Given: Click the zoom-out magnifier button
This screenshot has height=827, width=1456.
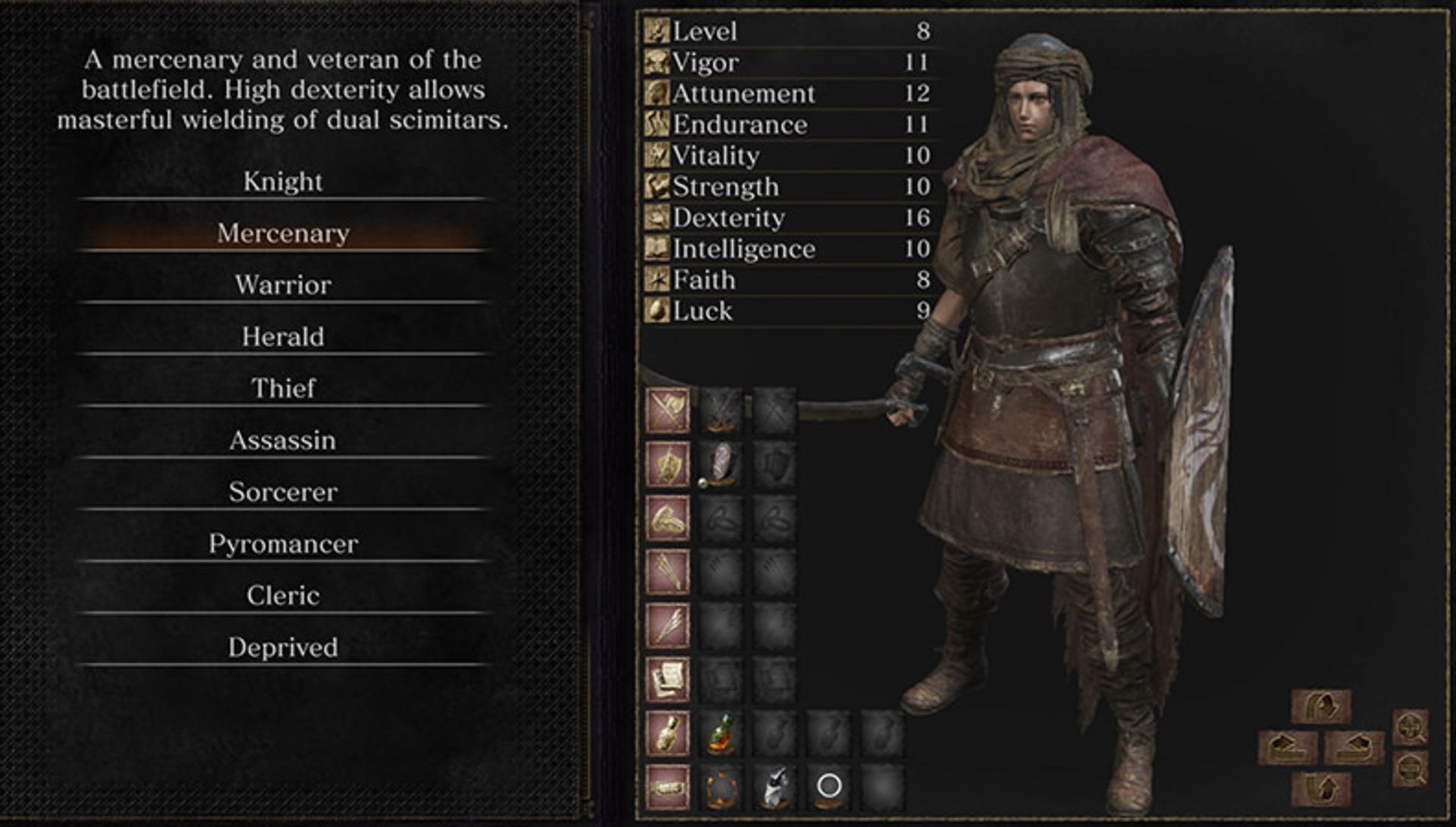Looking at the screenshot, I should tap(1410, 769).
